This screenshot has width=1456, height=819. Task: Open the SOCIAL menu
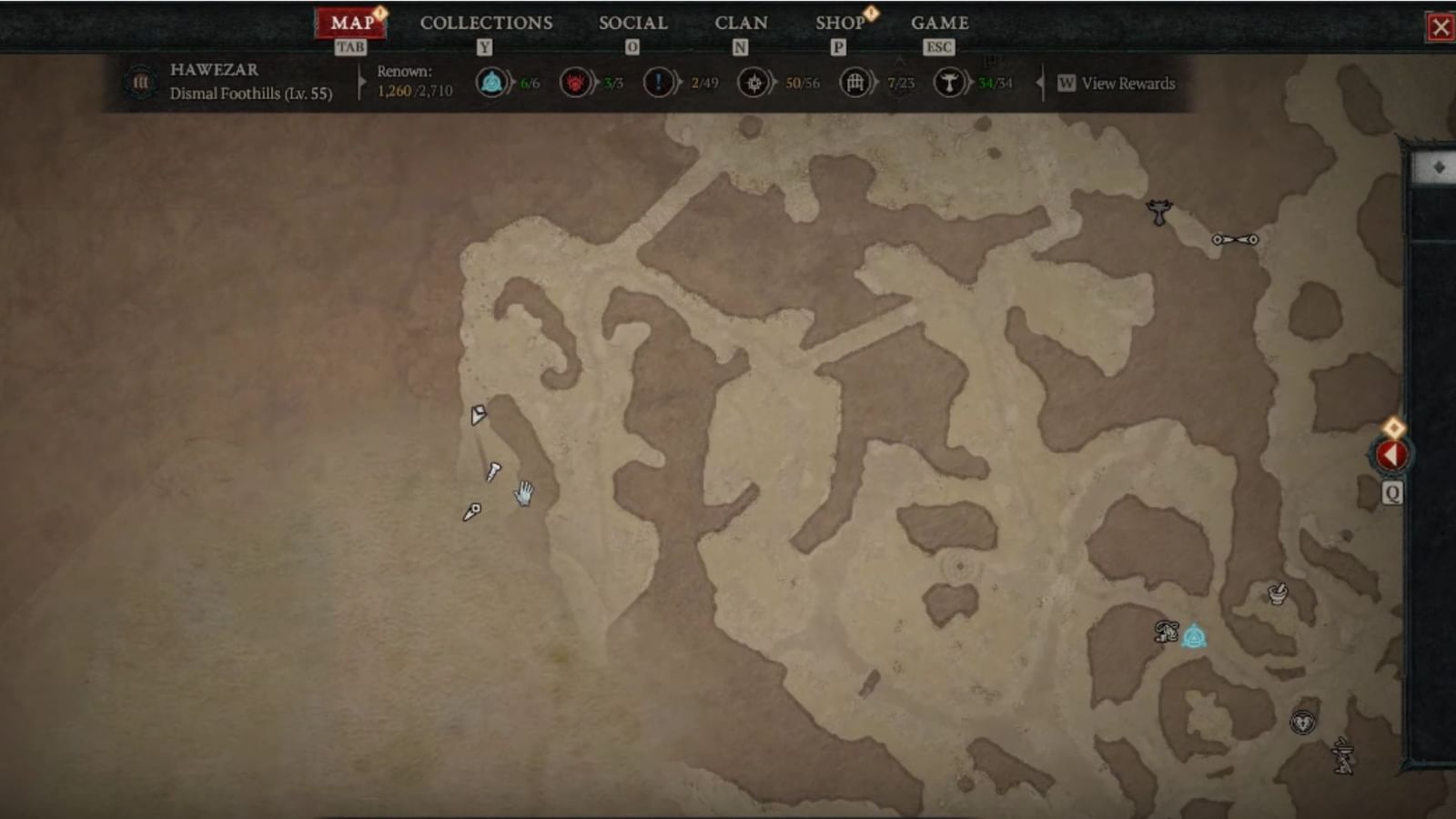click(632, 23)
